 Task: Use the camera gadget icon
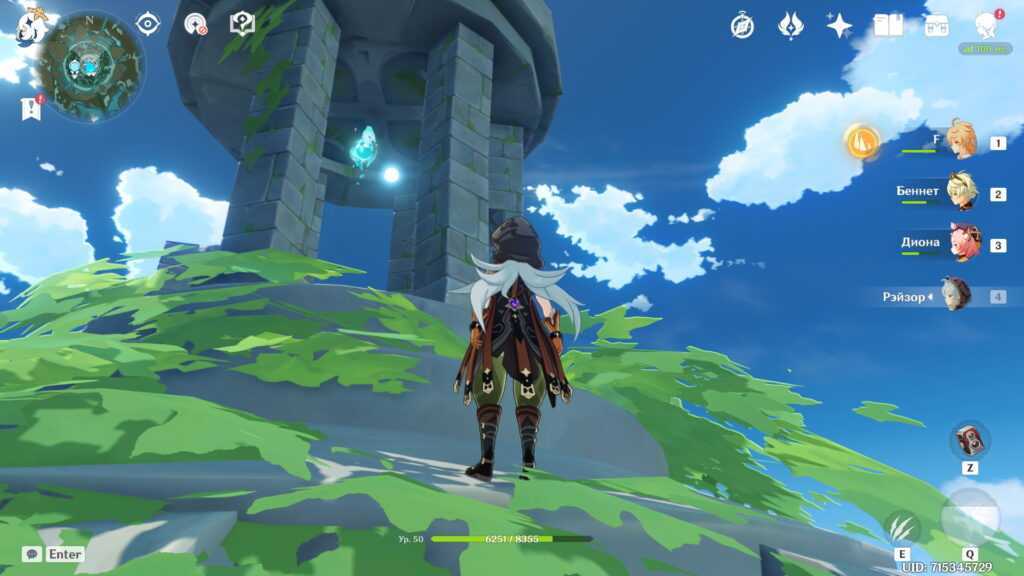pos(969,440)
